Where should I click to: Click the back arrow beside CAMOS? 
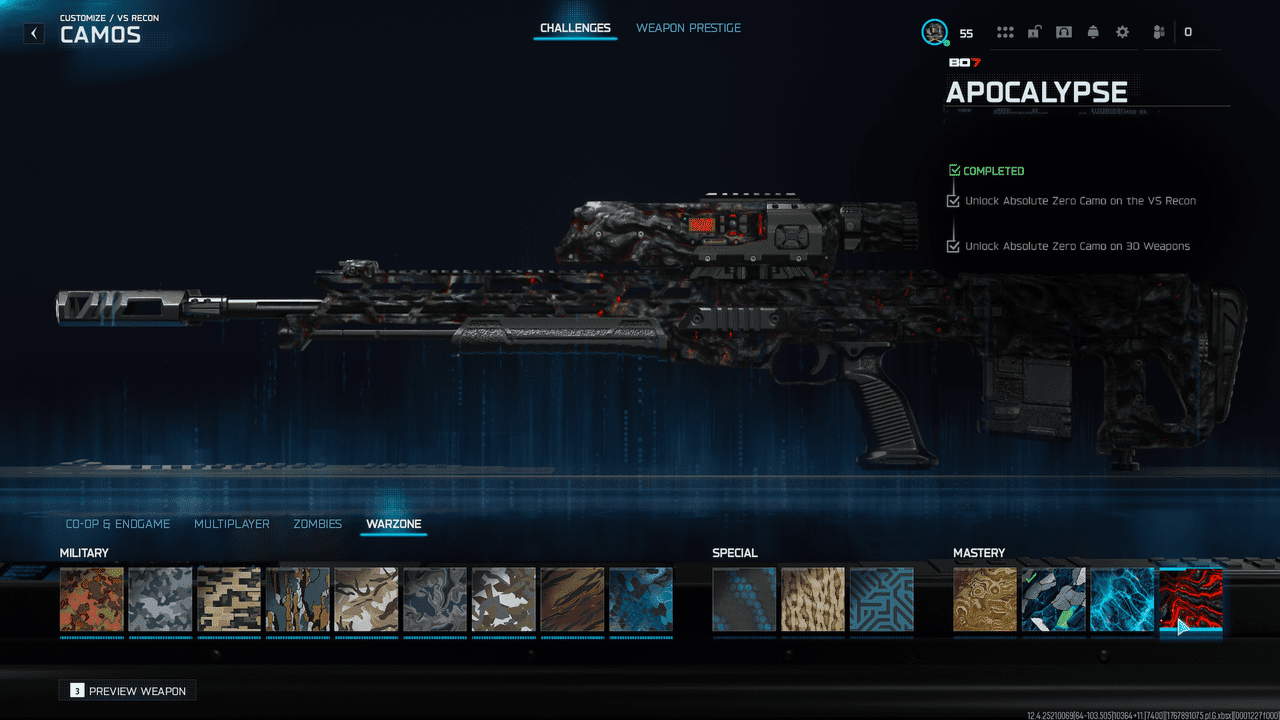pyautogui.click(x=33, y=33)
